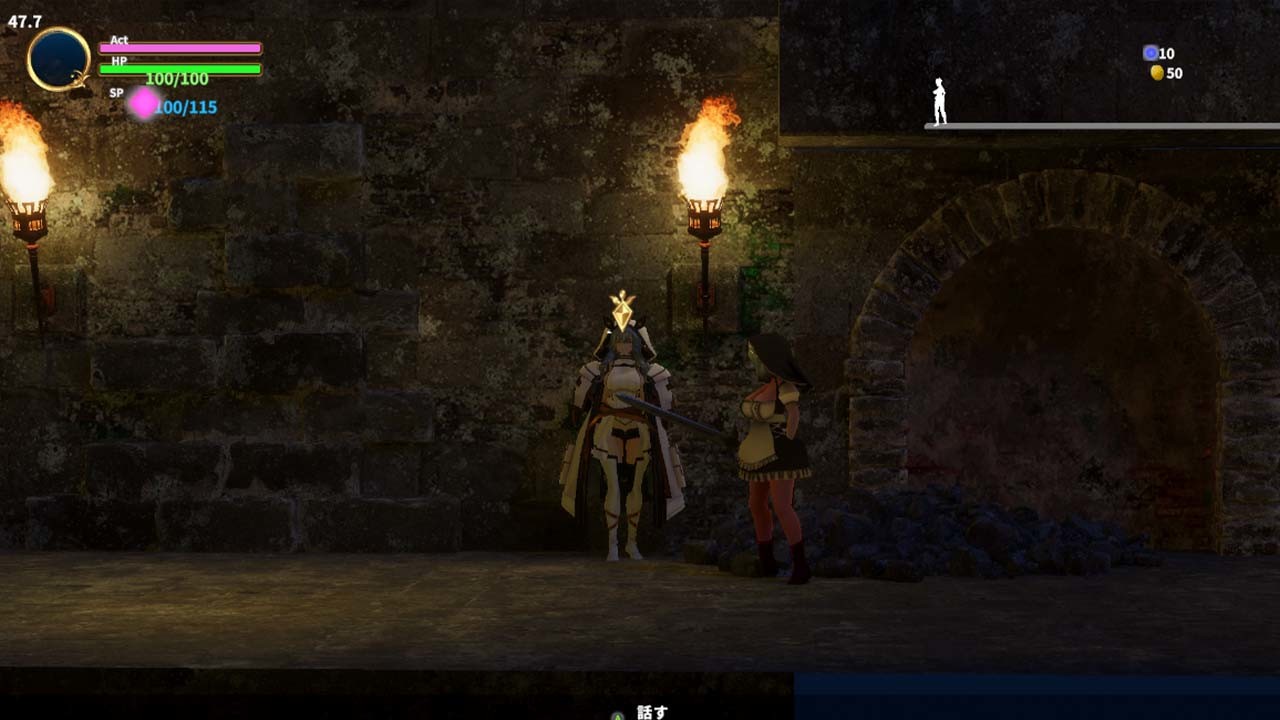The height and width of the screenshot is (720, 1280).
Task: Click the Act label tab
Action: (x=119, y=42)
